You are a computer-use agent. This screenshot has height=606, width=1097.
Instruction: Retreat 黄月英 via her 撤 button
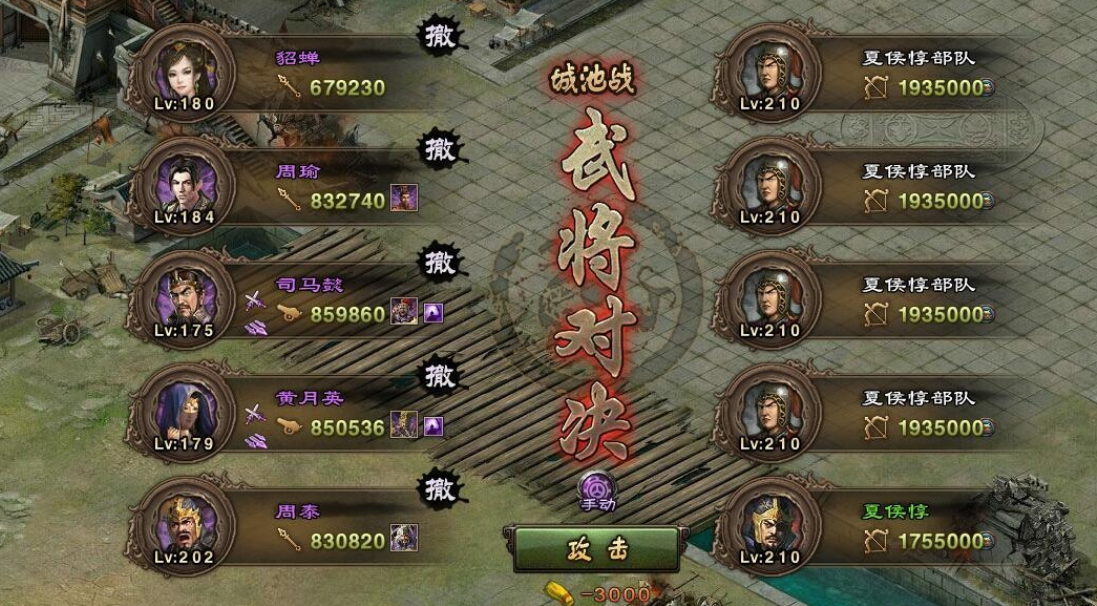(439, 377)
